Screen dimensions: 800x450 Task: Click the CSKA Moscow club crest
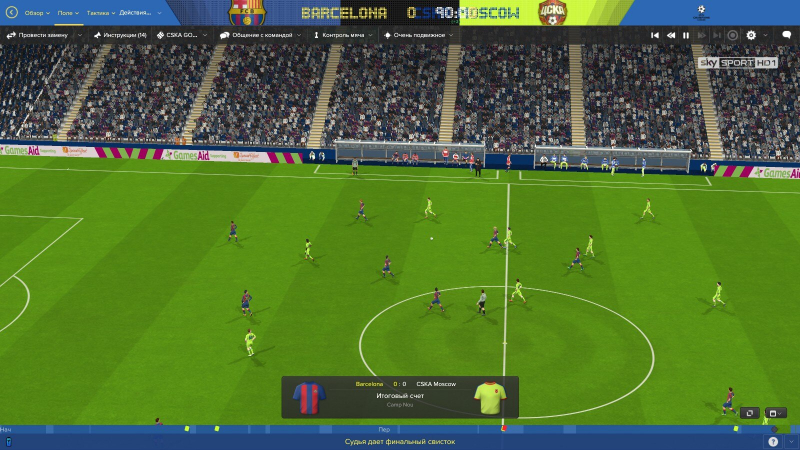551,12
